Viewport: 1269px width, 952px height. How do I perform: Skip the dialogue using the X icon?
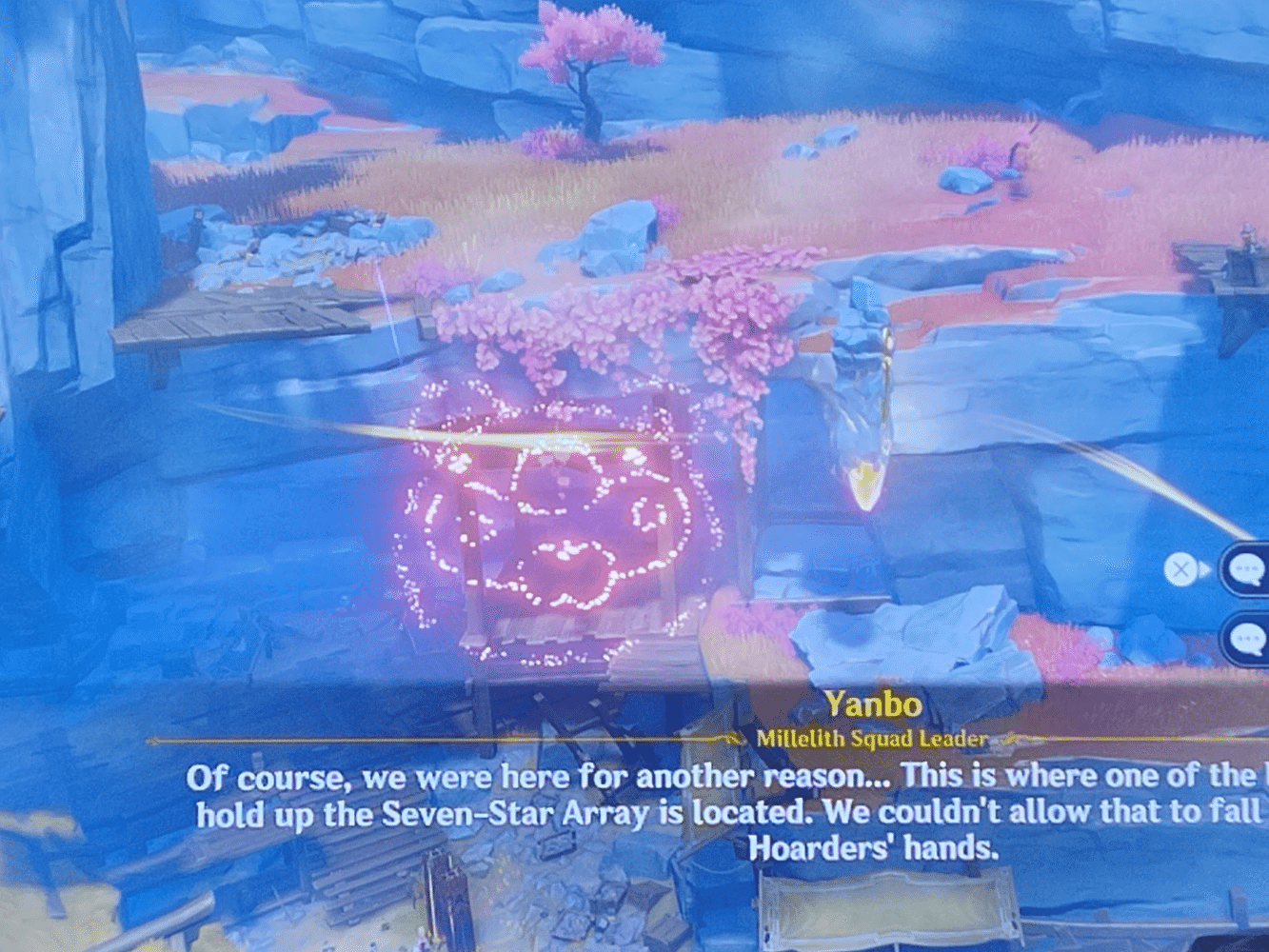[x=1180, y=568]
